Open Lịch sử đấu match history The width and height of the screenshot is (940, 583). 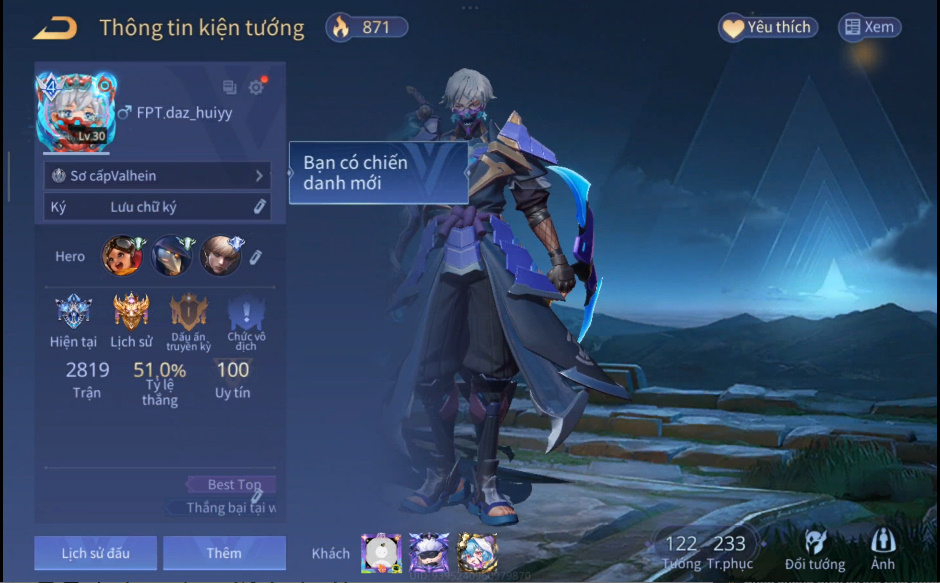coord(95,553)
